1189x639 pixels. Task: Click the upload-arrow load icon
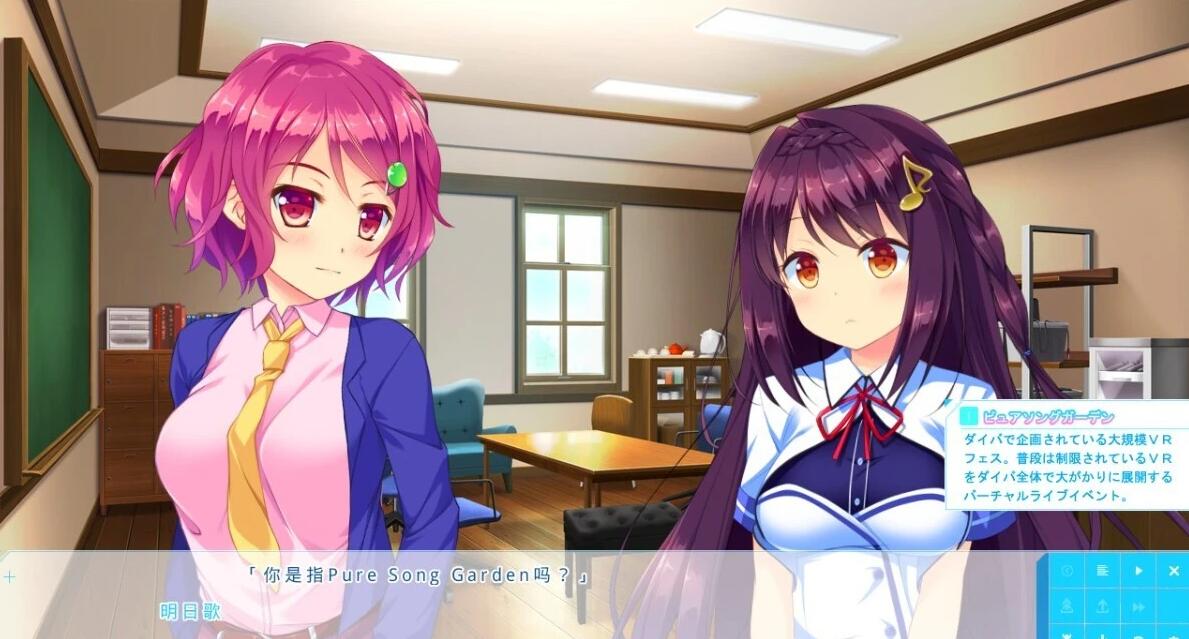click(1103, 606)
